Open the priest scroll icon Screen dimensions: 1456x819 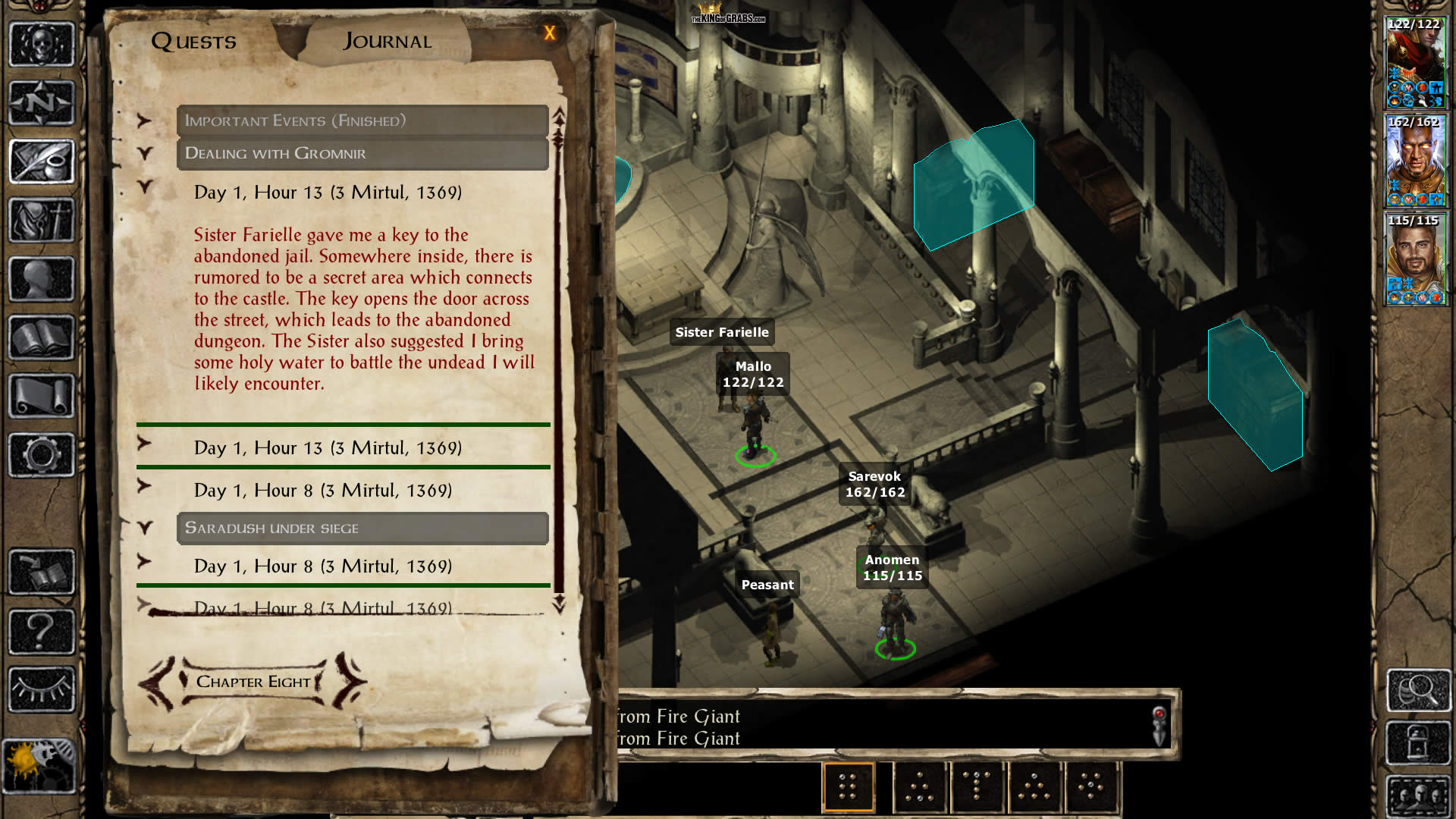tap(42, 396)
